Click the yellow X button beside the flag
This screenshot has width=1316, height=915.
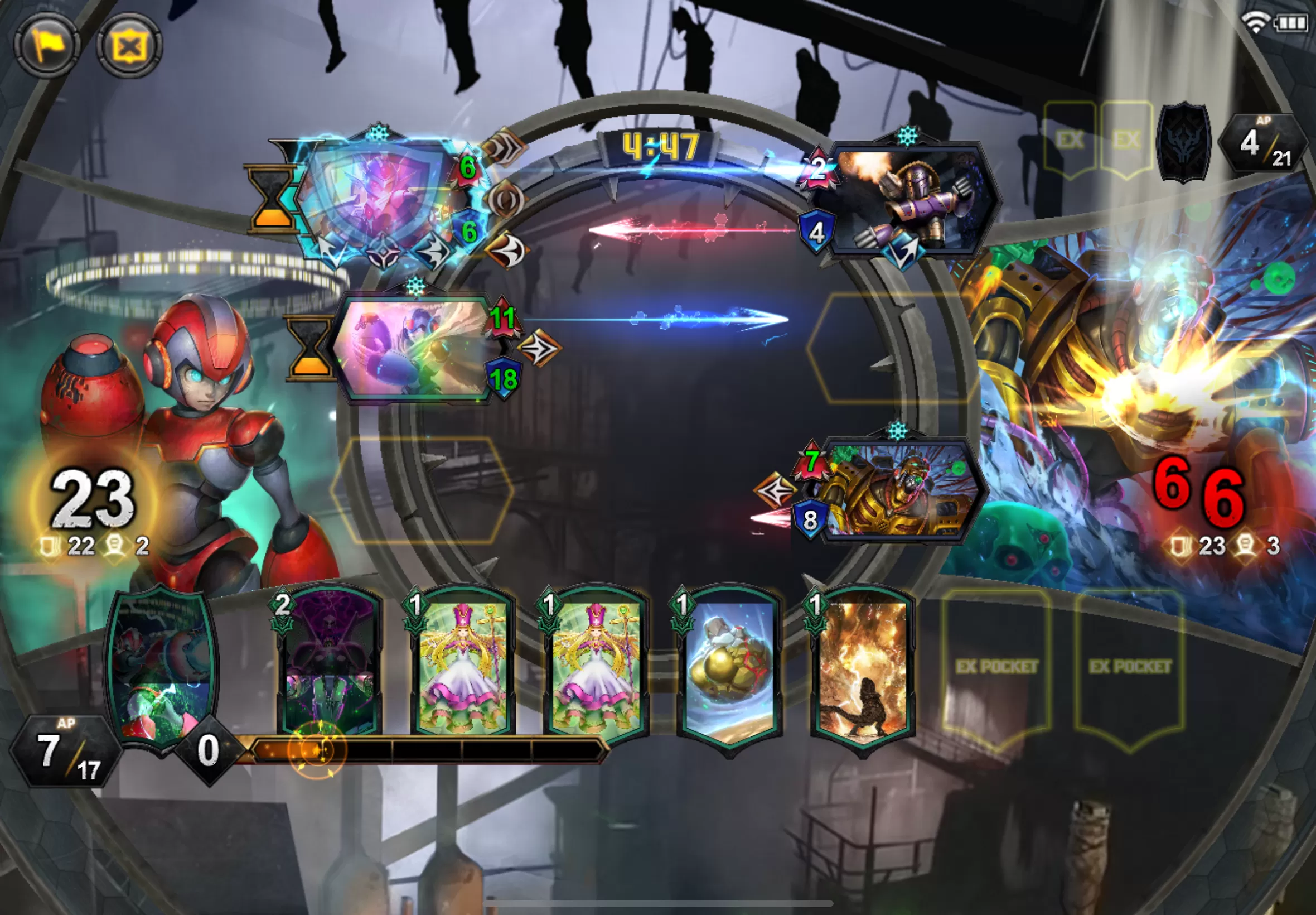pyautogui.click(x=129, y=45)
